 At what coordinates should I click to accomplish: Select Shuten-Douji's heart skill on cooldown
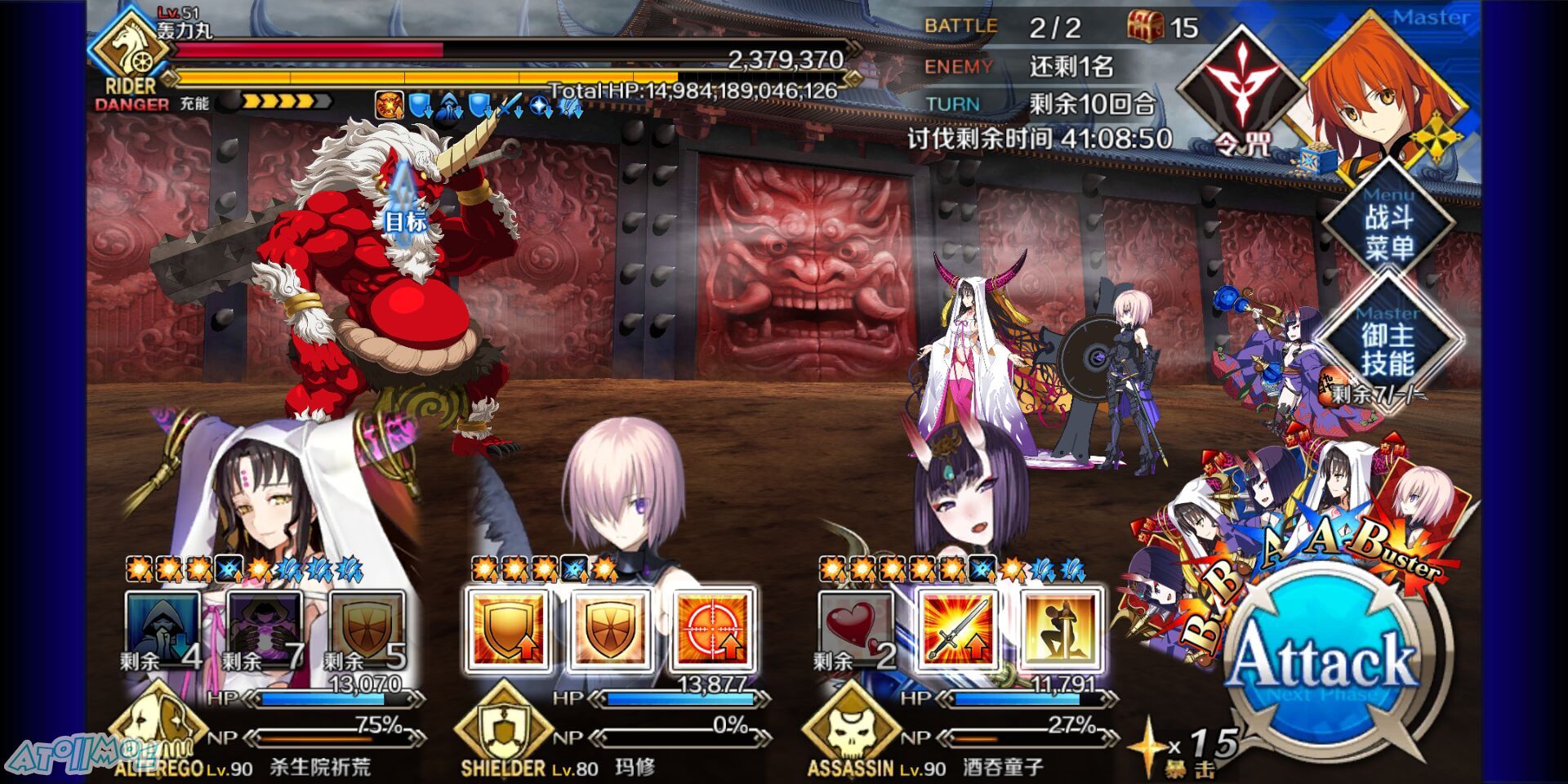[856, 629]
